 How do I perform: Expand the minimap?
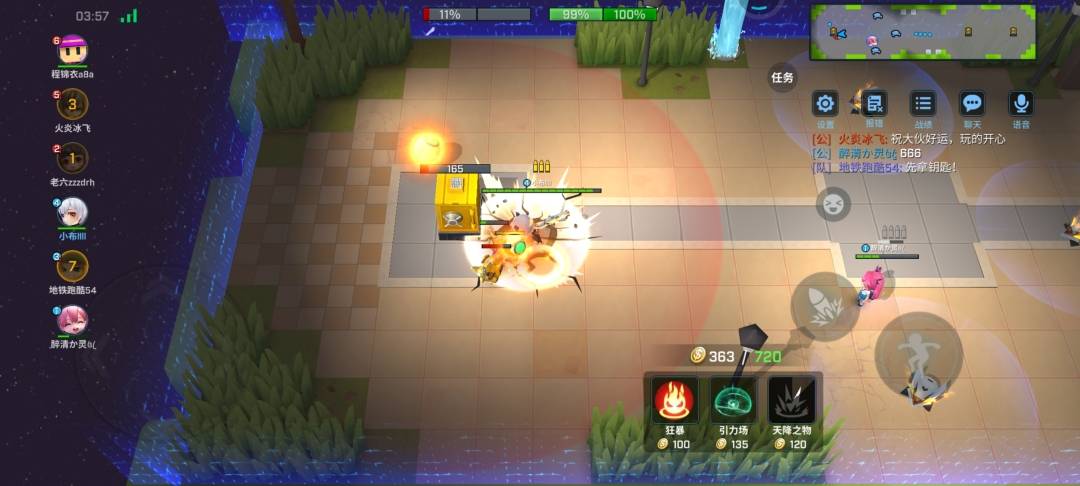[x=923, y=31]
